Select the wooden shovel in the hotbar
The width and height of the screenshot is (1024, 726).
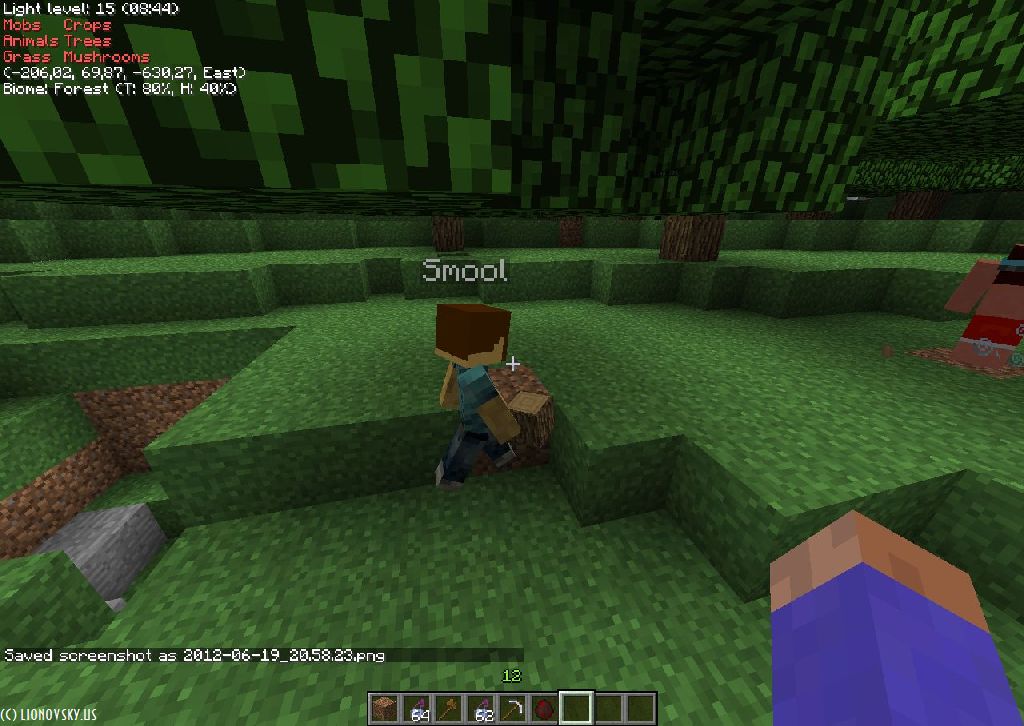point(448,708)
